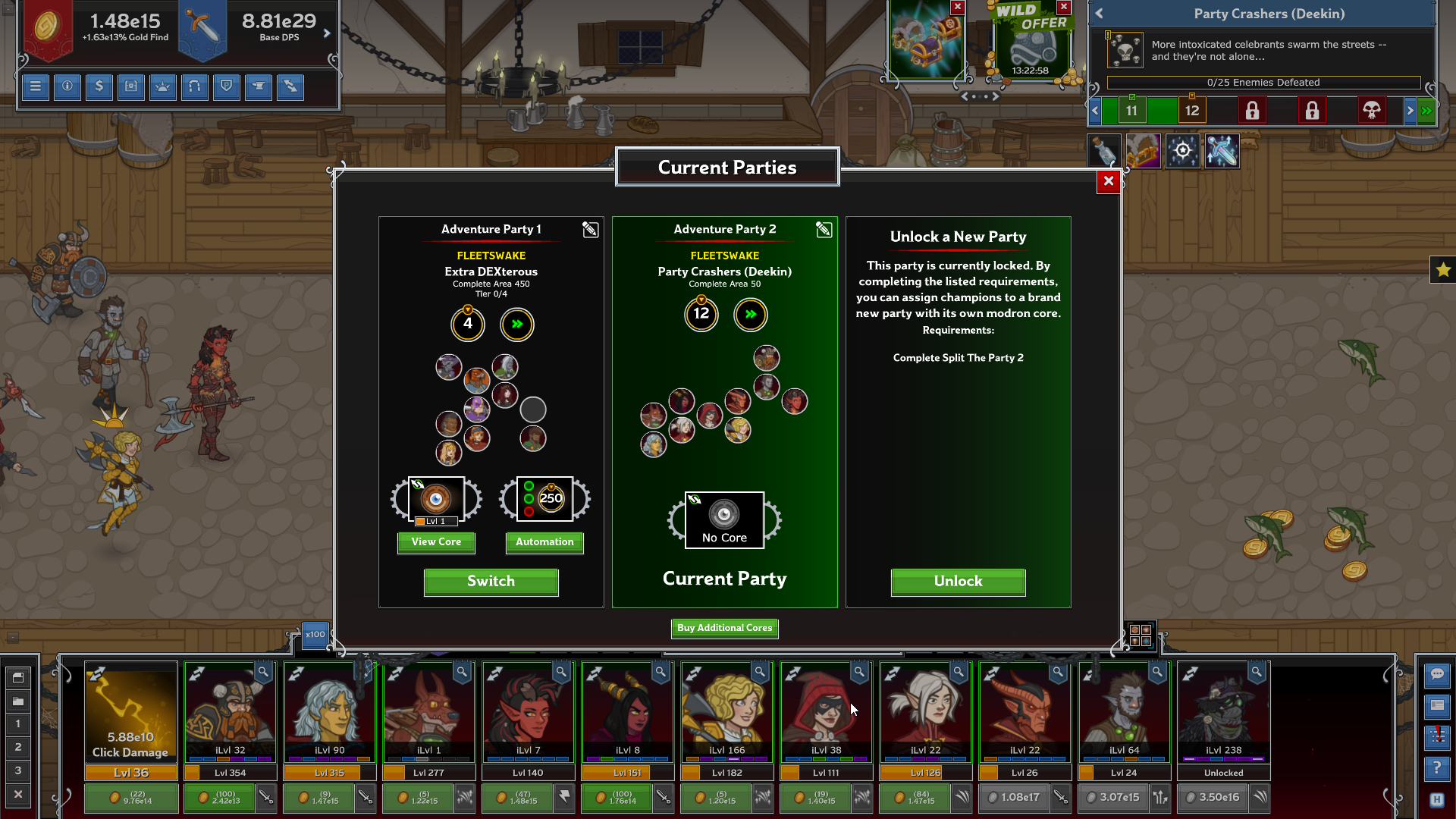
Task: Close the Current Parties window
Action: coord(1108,181)
